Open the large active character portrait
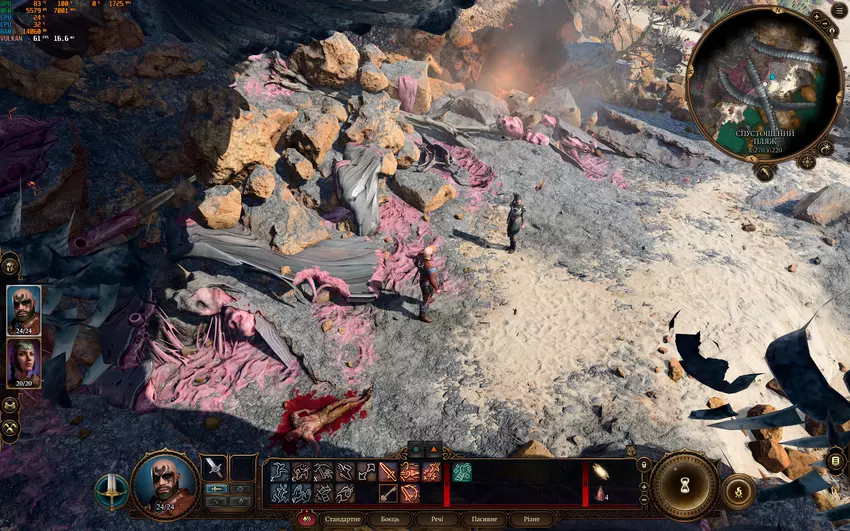Image resolution: width=850 pixels, height=531 pixels. pos(164,484)
